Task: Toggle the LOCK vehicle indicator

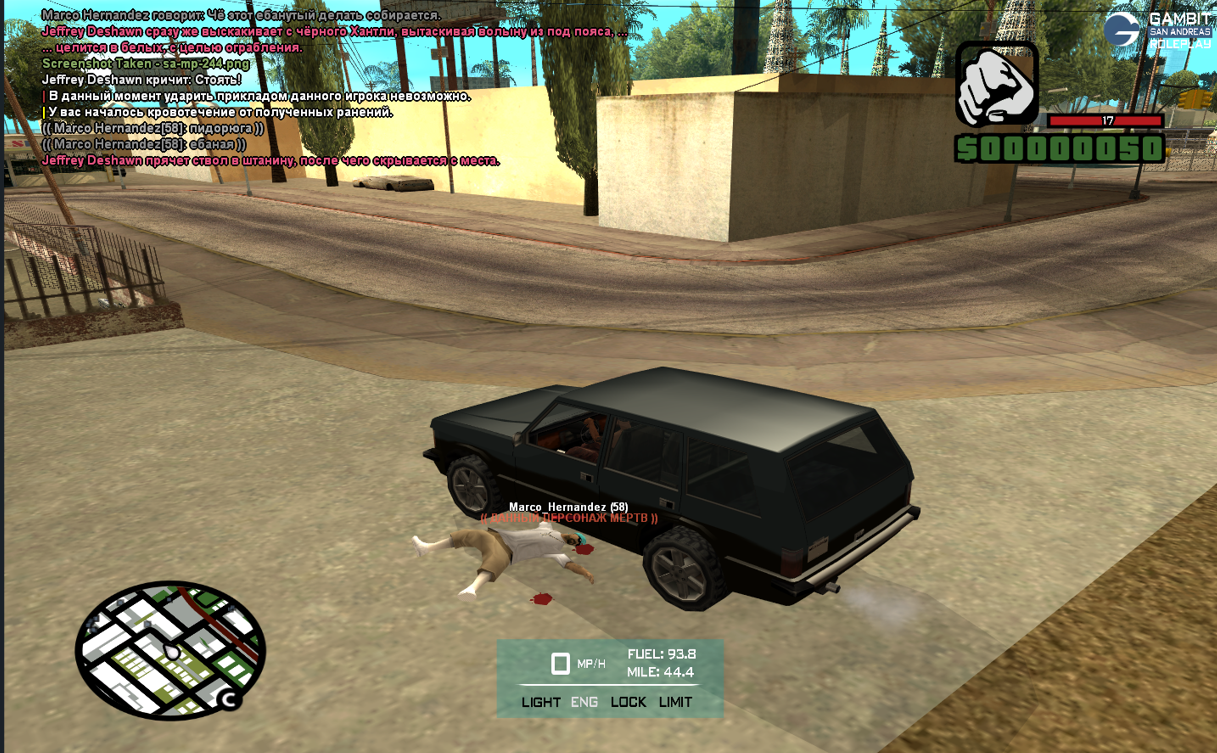Action: point(628,702)
